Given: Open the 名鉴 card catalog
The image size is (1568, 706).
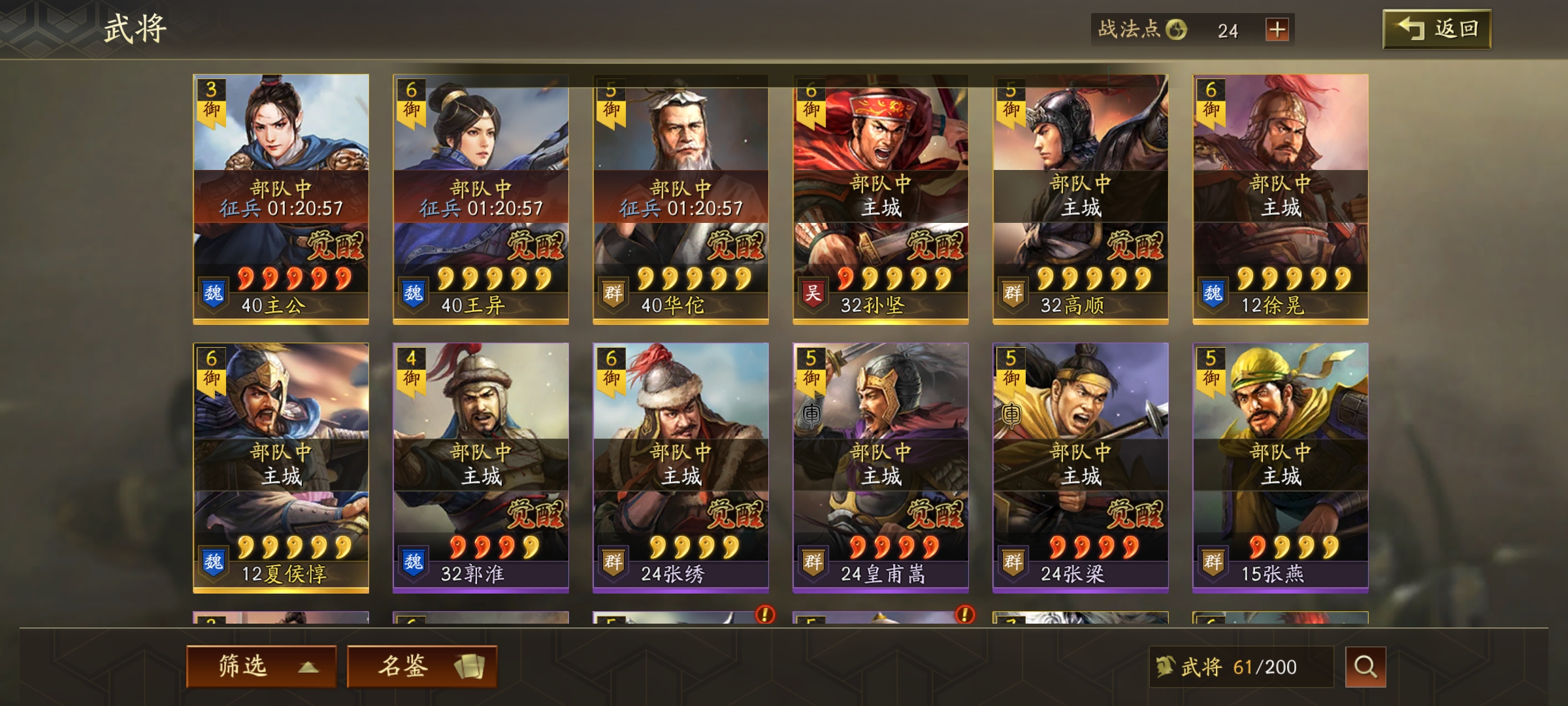Looking at the screenshot, I should pyautogui.click(x=421, y=666).
